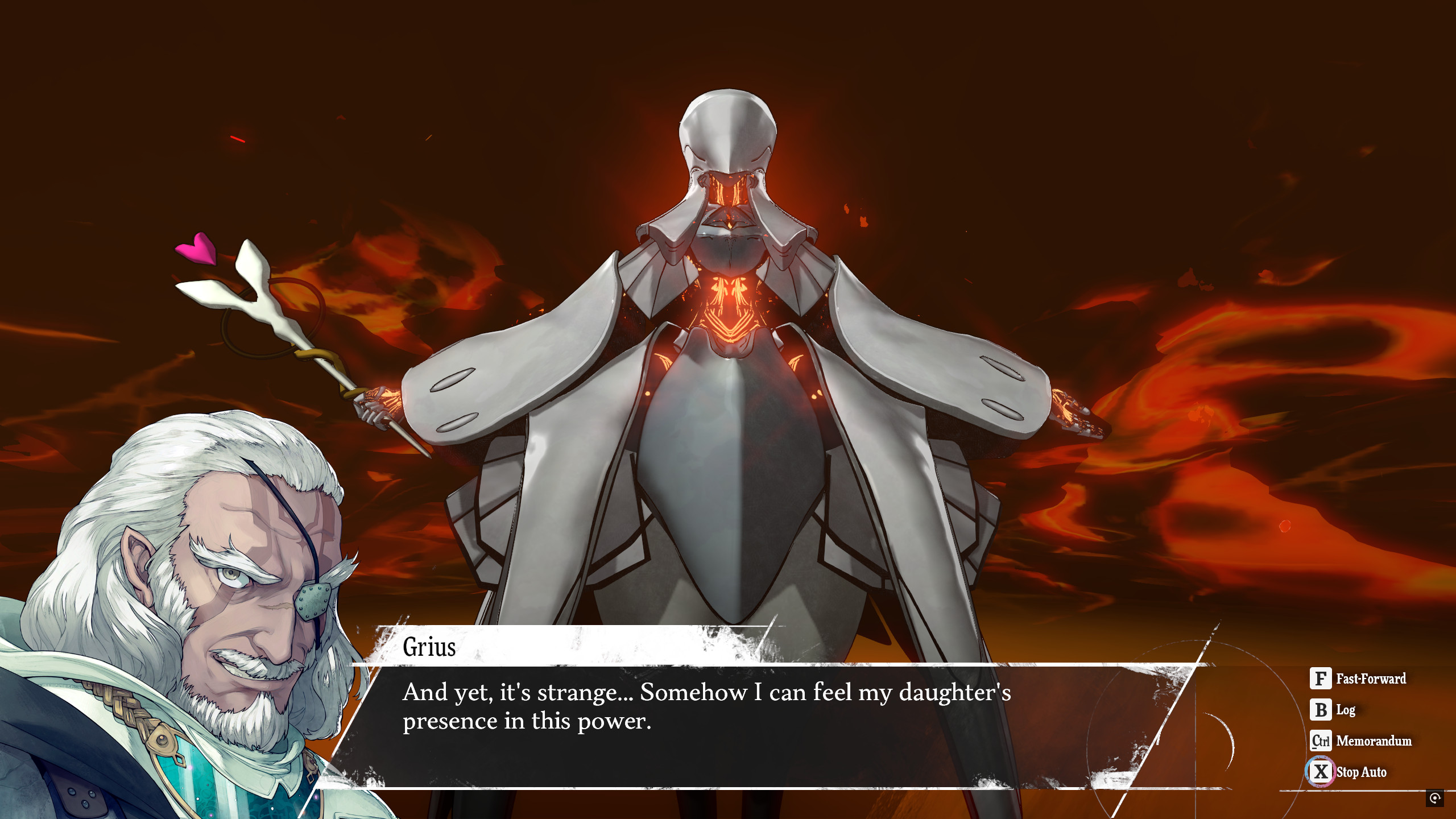Click the Grius name plate
This screenshot has height=819, width=1456.
coord(429,647)
